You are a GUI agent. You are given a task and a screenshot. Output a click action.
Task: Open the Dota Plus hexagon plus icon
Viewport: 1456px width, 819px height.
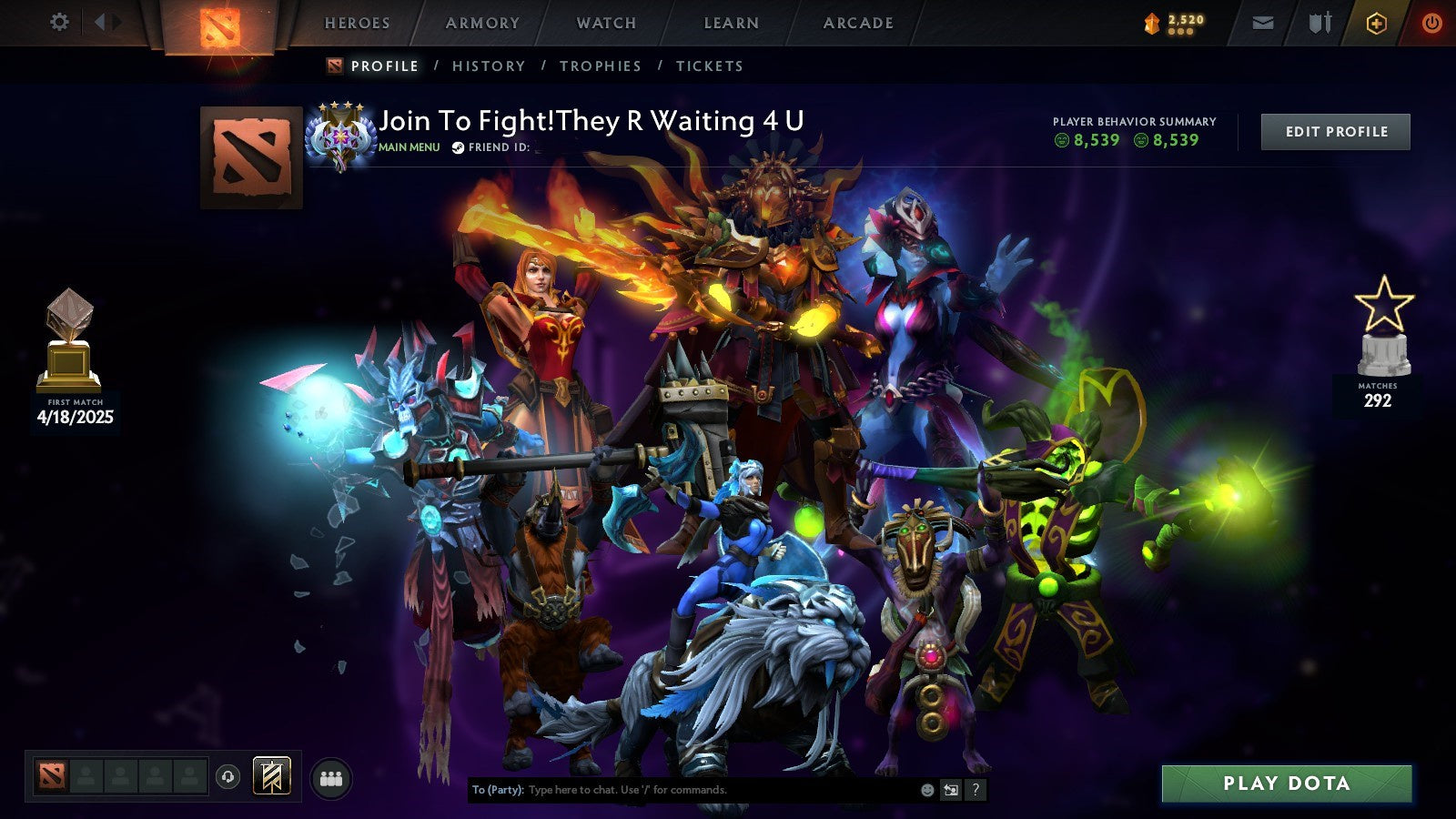tap(1377, 23)
